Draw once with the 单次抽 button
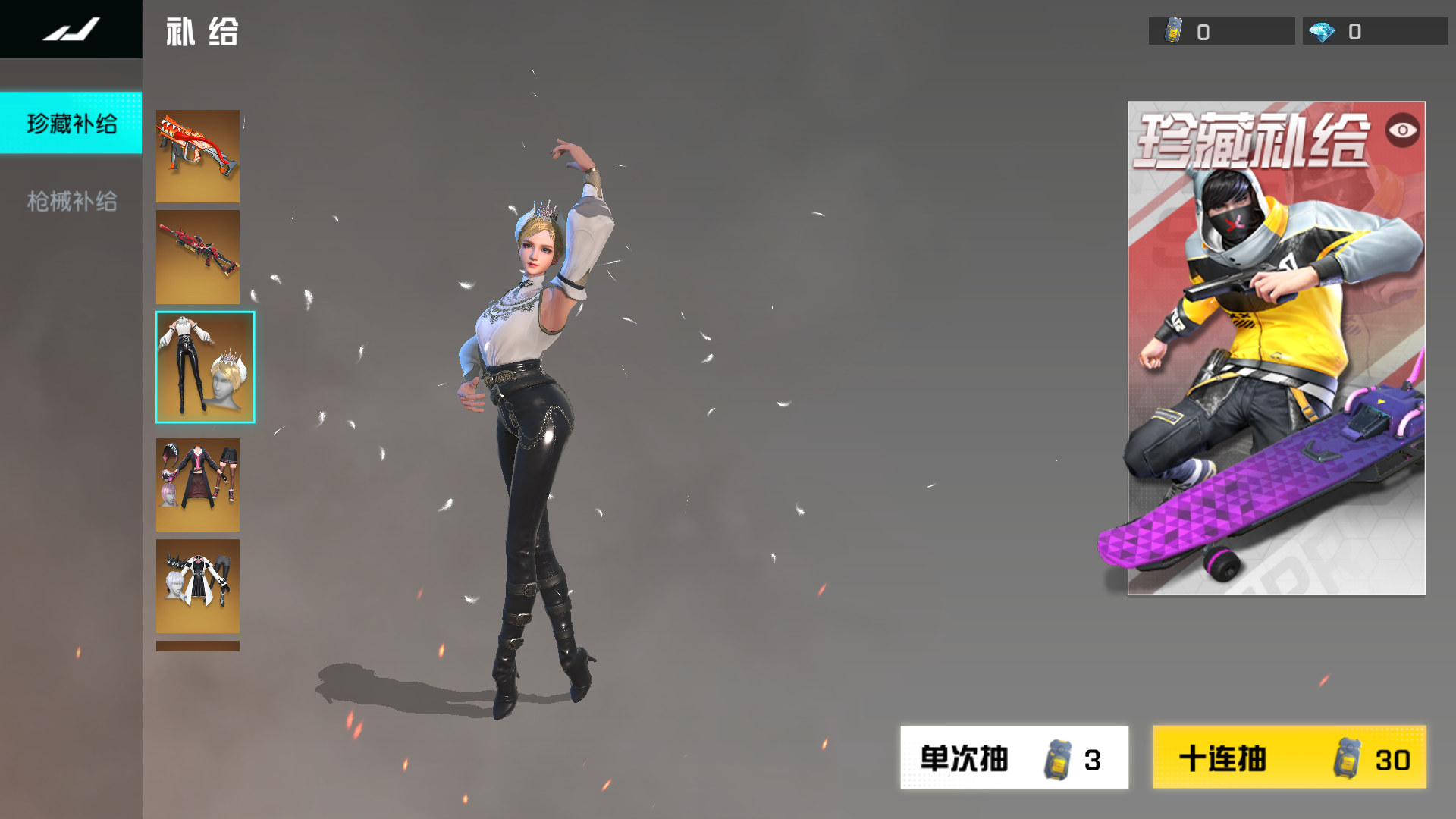Image resolution: width=1456 pixels, height=819 pixels. coord(1014,758)
